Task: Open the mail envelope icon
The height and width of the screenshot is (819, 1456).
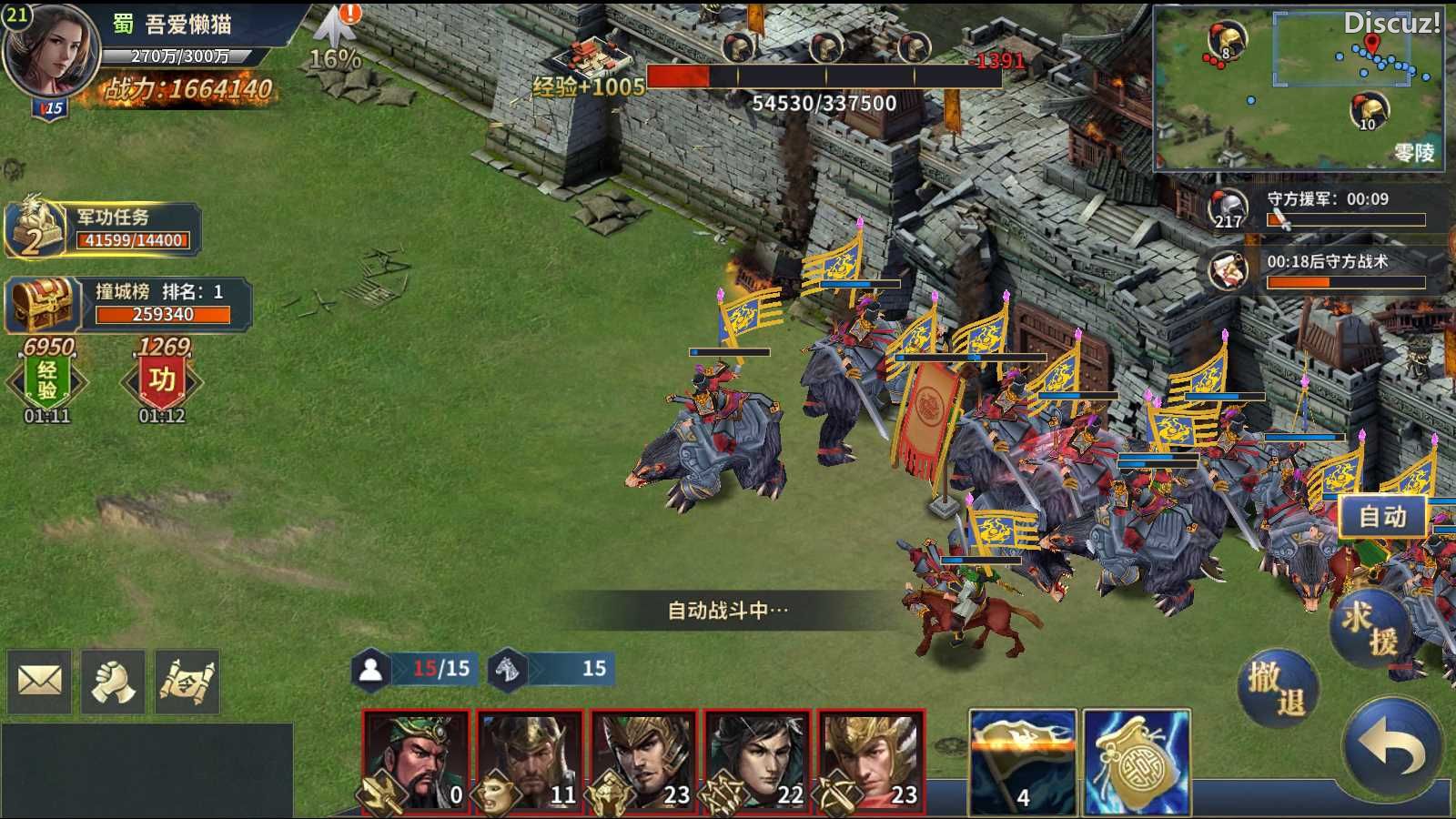Action: (40, 681)
